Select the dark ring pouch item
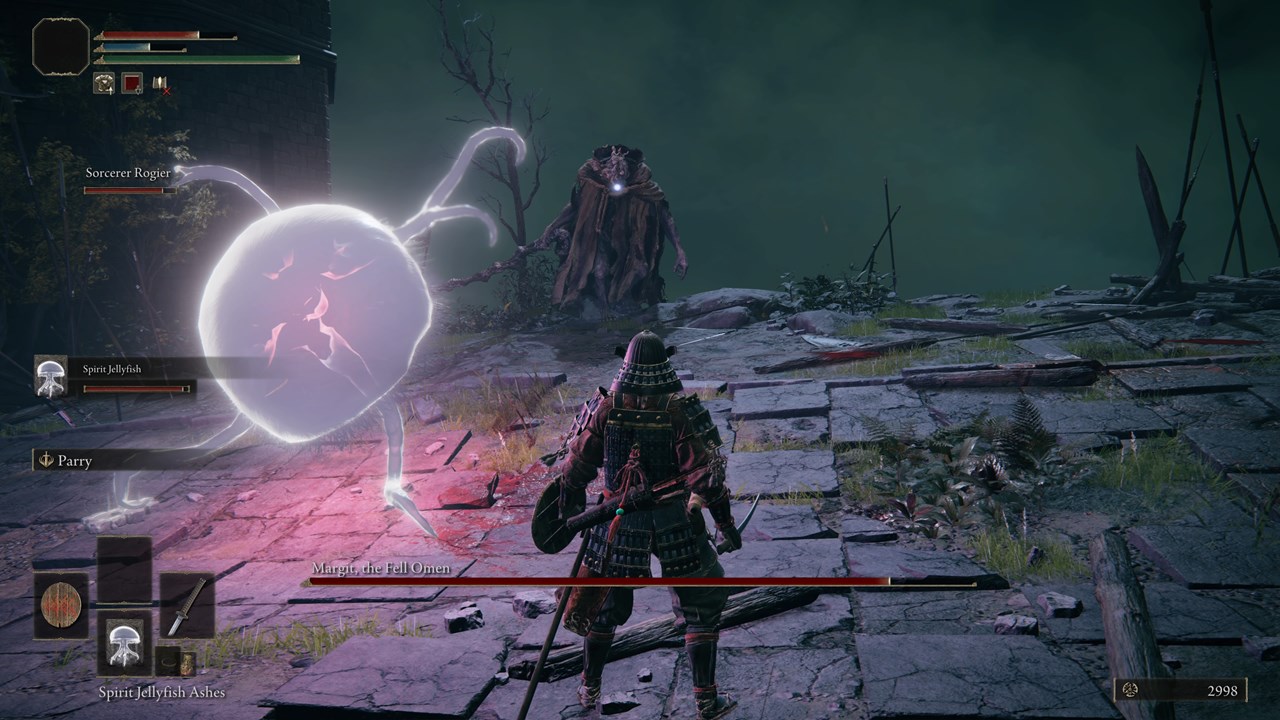The width and height of the screenshot is (1280, 720). [168, 661]
